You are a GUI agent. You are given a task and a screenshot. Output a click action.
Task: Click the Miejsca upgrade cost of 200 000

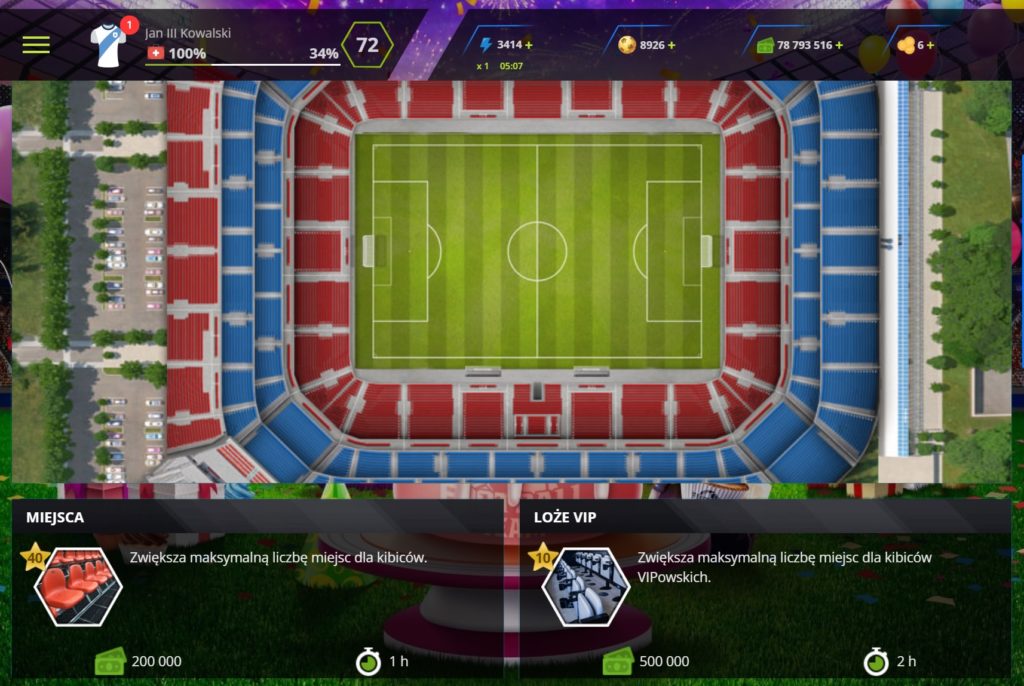pos(156,661)
